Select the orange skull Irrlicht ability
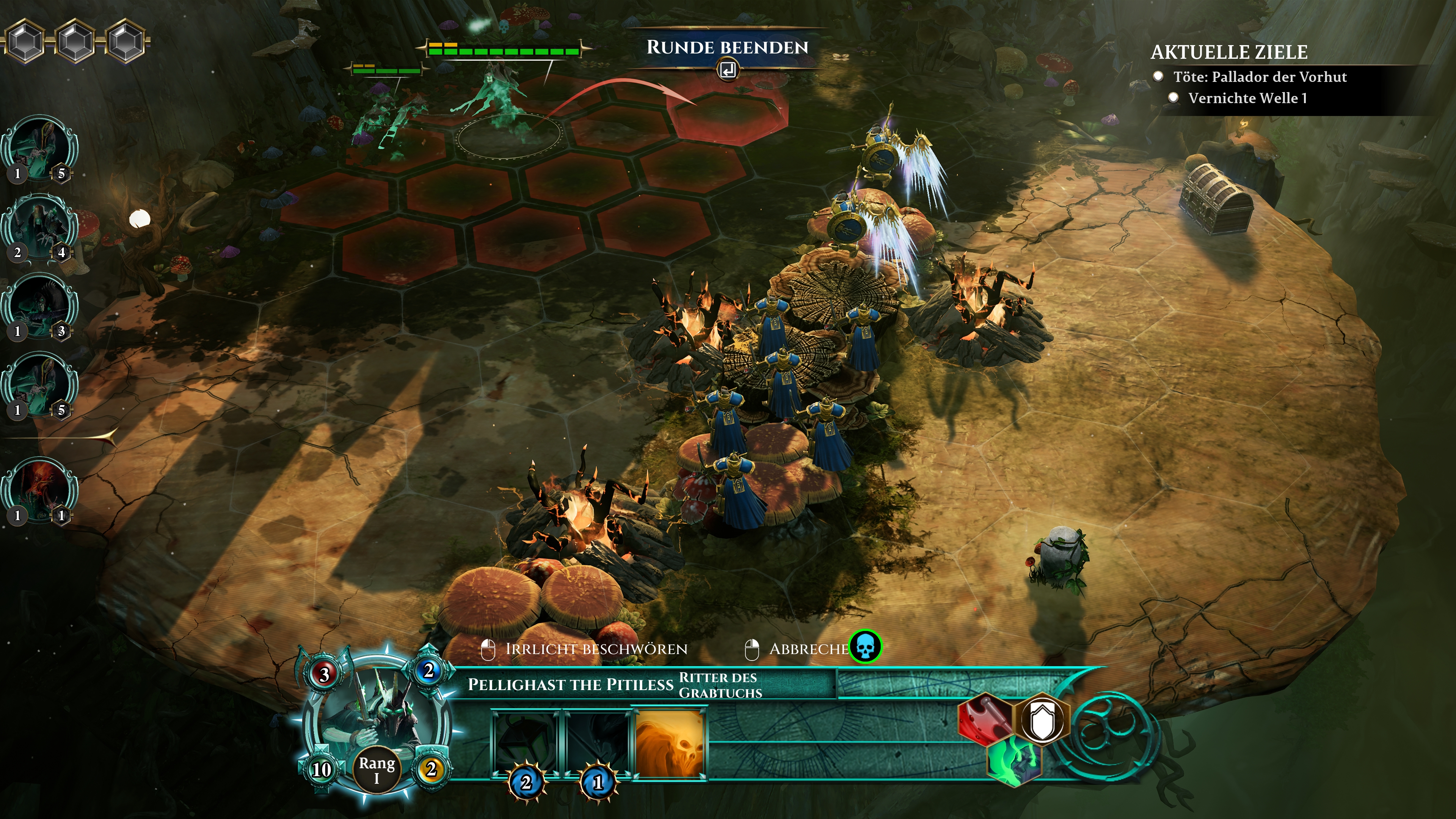Image resolution: width=1456 pixels, height=819 pixels. 670,743
